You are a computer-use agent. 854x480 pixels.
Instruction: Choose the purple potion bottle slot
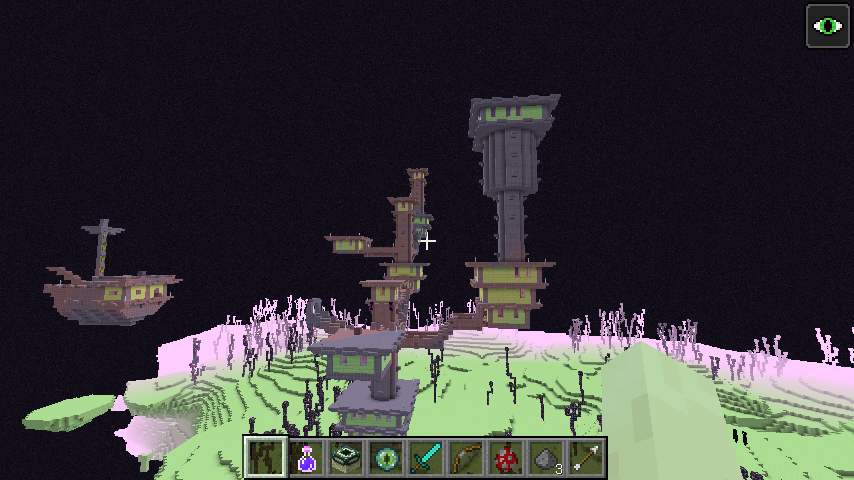pyautogui.click(x=306, y=458)
